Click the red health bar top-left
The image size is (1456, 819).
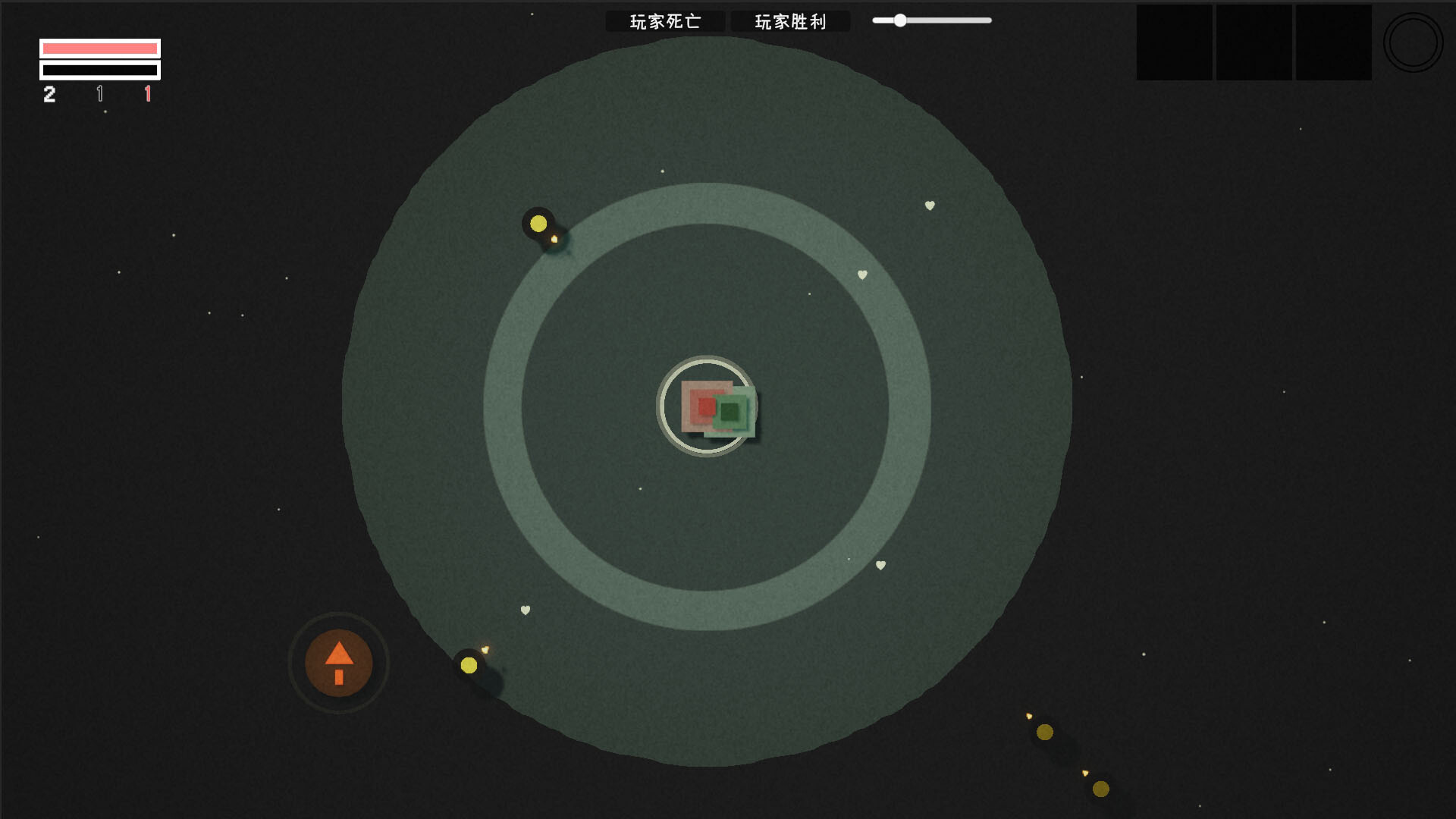tap(99, 48)
